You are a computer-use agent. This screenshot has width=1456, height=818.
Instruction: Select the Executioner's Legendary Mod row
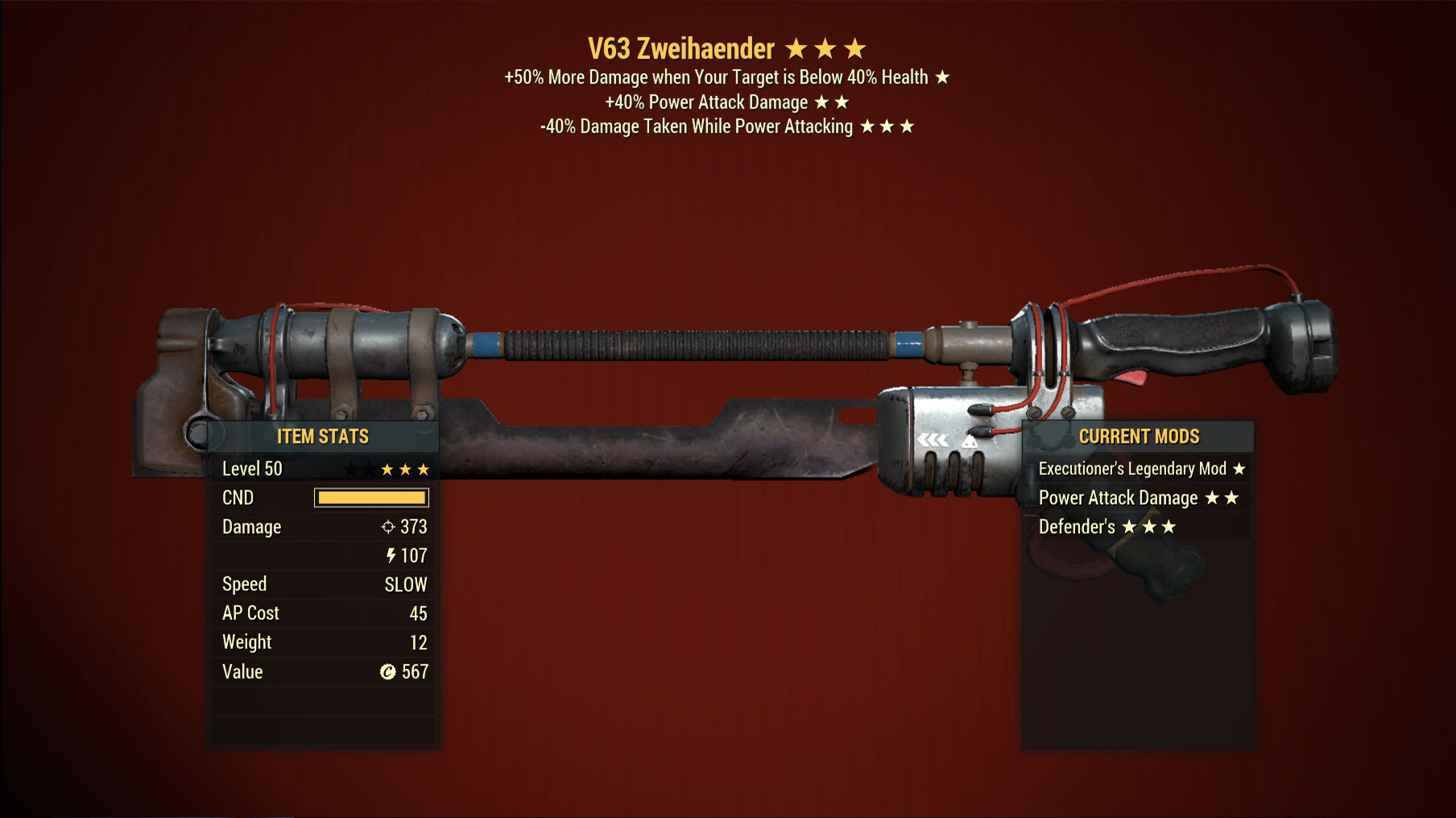(1140, 469)
